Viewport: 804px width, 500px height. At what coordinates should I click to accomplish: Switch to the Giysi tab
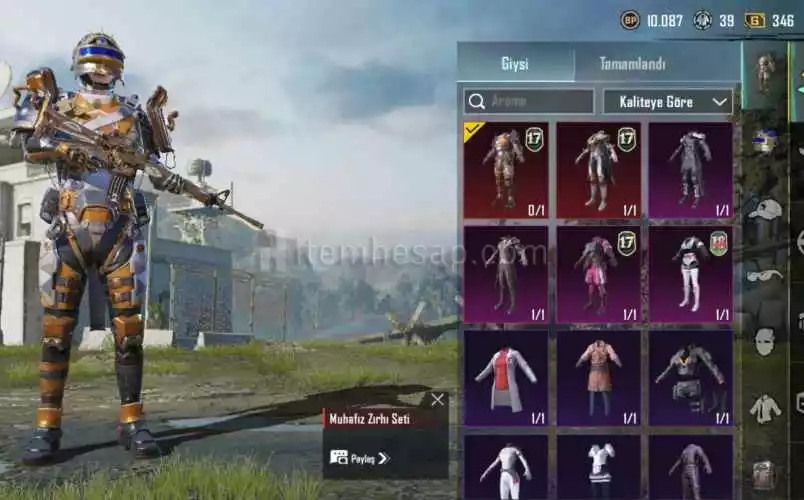[x=515, y=64]
